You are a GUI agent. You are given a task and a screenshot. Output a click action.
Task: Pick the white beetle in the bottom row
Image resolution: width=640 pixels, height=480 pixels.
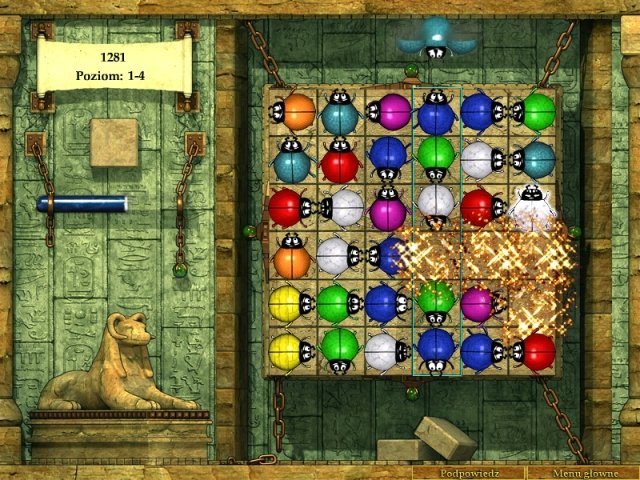(x=385, y=351)
